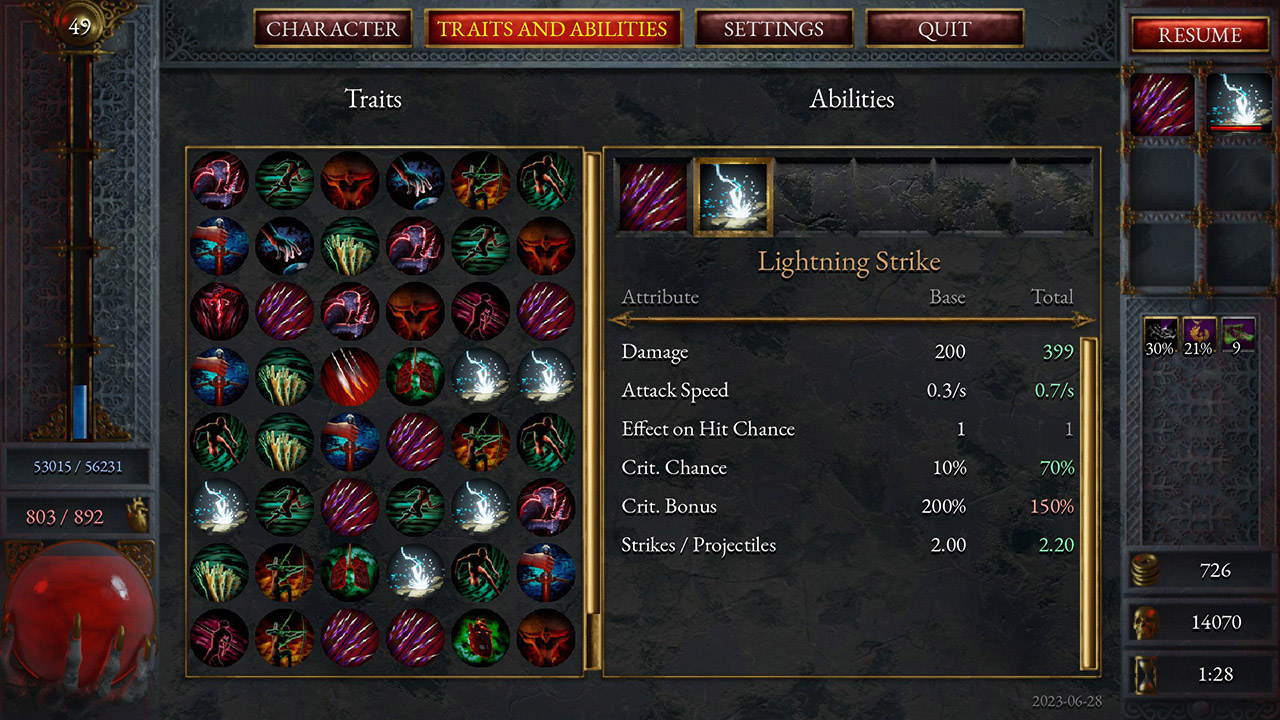Screen dimensions: 1280x720
Task: Select the Traits and Abilities tab
Action: click(x=553, y=29)
